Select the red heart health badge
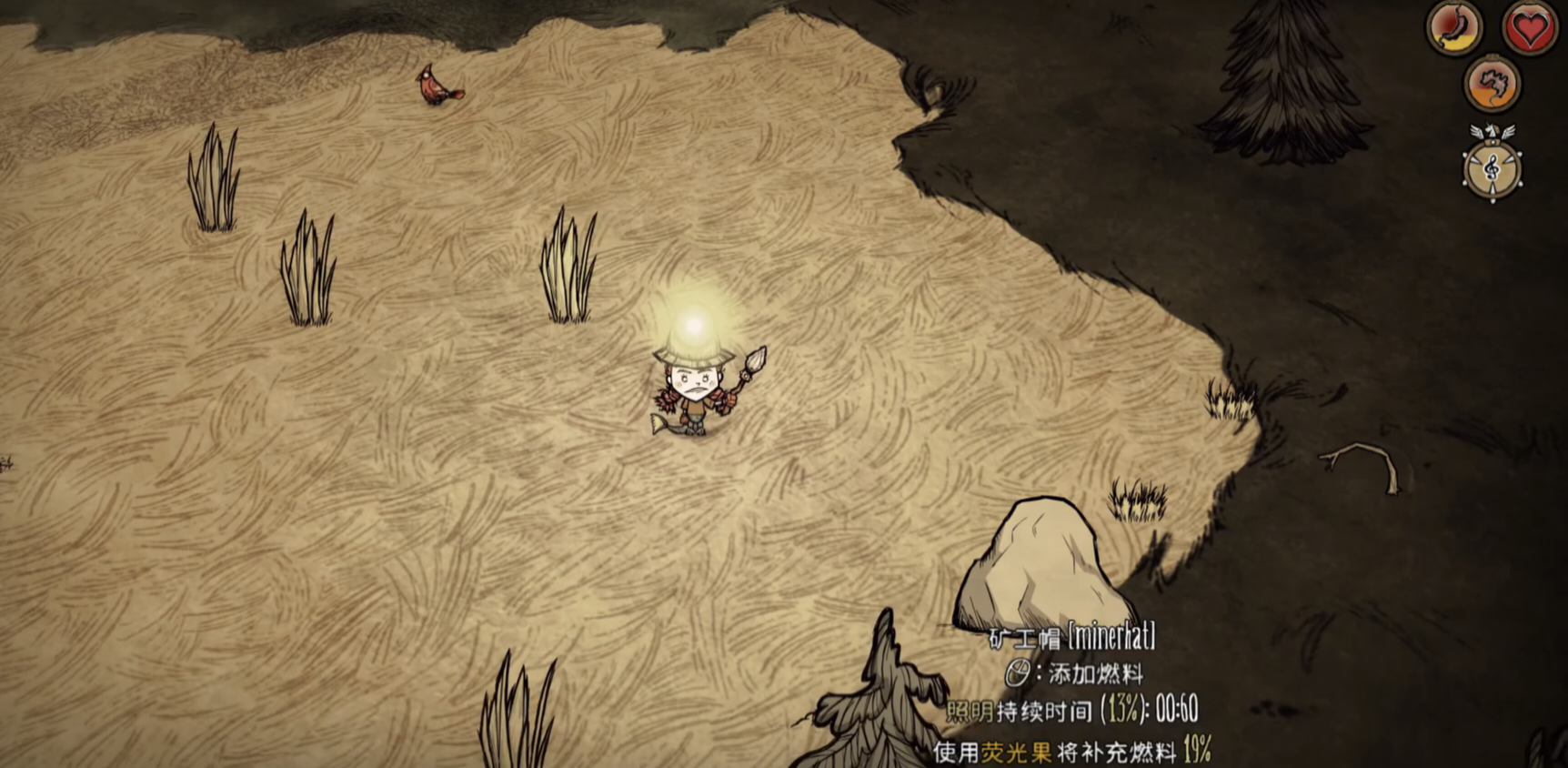This screenshot has width=1568, height=768. coord(1529,28)
